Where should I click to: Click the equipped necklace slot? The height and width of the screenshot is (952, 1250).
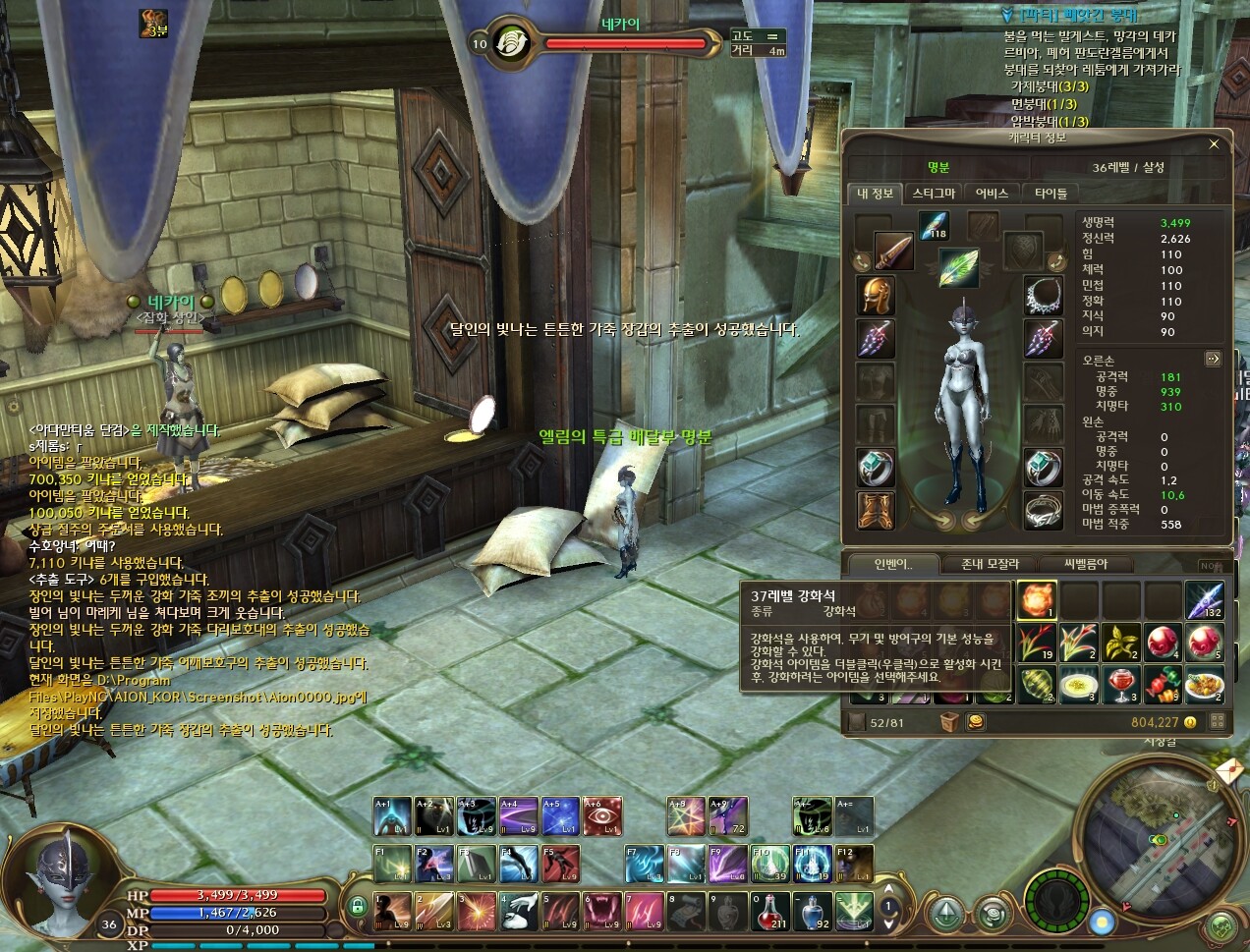(1043, 295)
